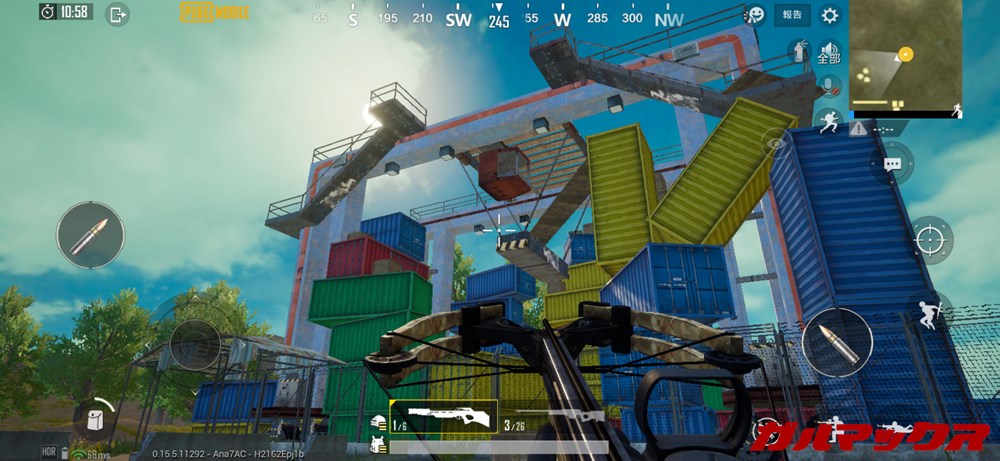1000x461 pixels.
Task: Click the 報告 report button
Action: pyautogui.click(x=792, y=15)
